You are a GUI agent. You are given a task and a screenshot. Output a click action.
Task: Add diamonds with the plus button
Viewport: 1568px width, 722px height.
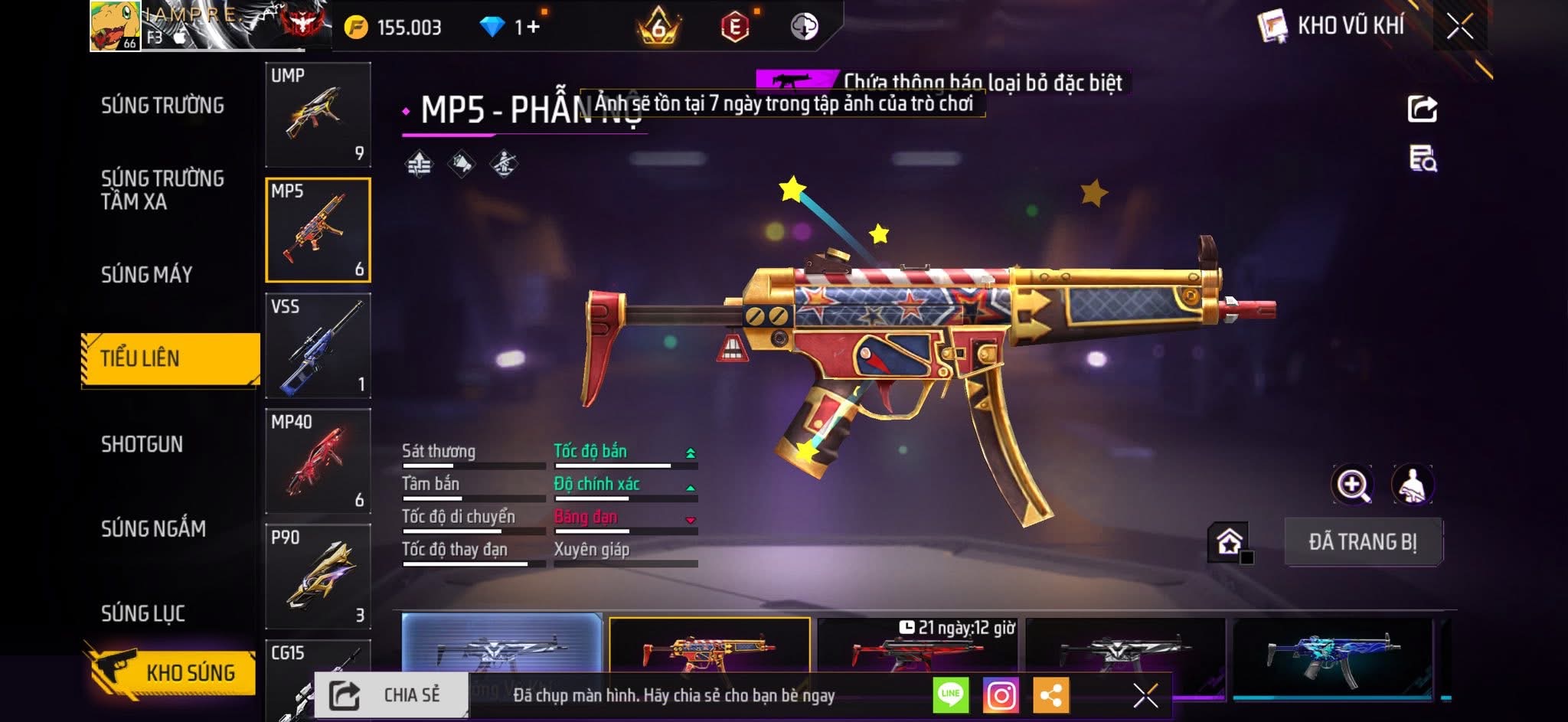coord(533,27)
